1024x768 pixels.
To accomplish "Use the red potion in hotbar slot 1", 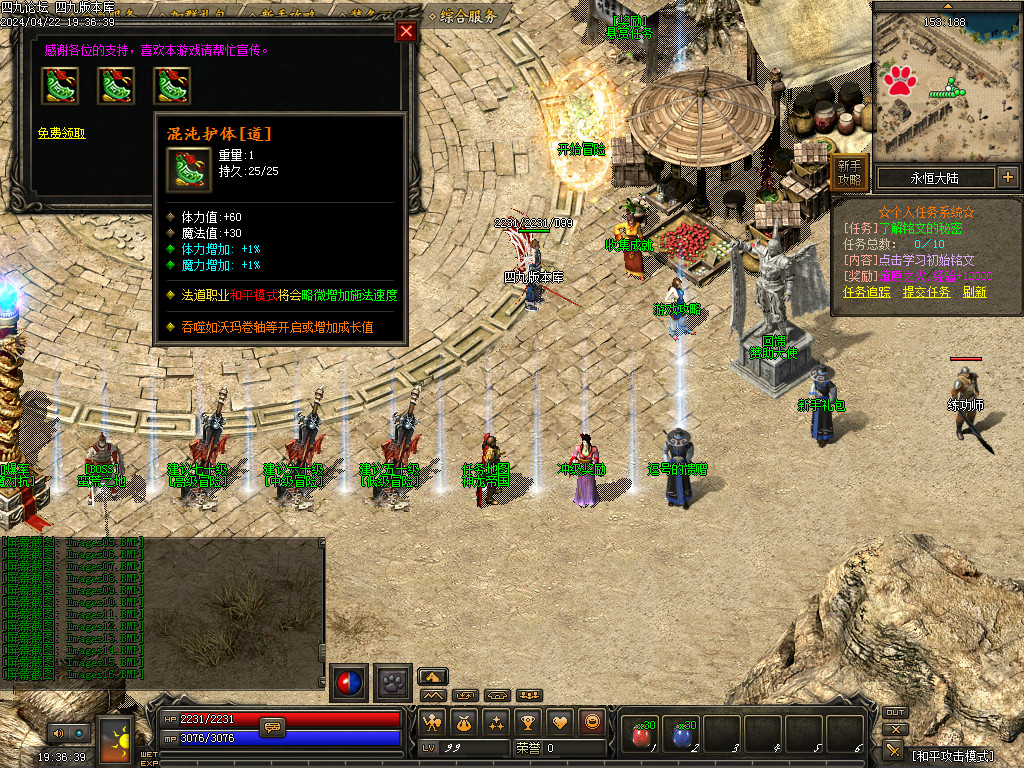I will tap(640, 736).
